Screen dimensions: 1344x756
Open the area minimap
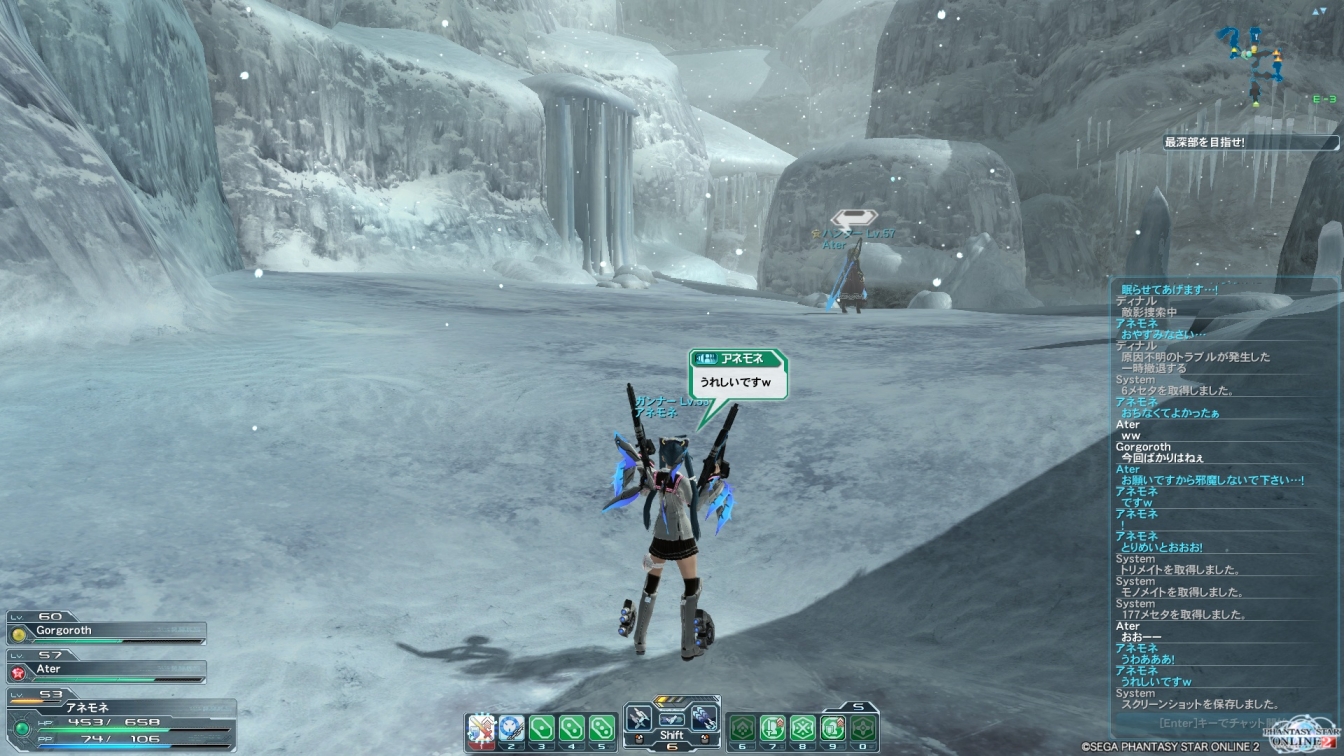[1256, 62]
